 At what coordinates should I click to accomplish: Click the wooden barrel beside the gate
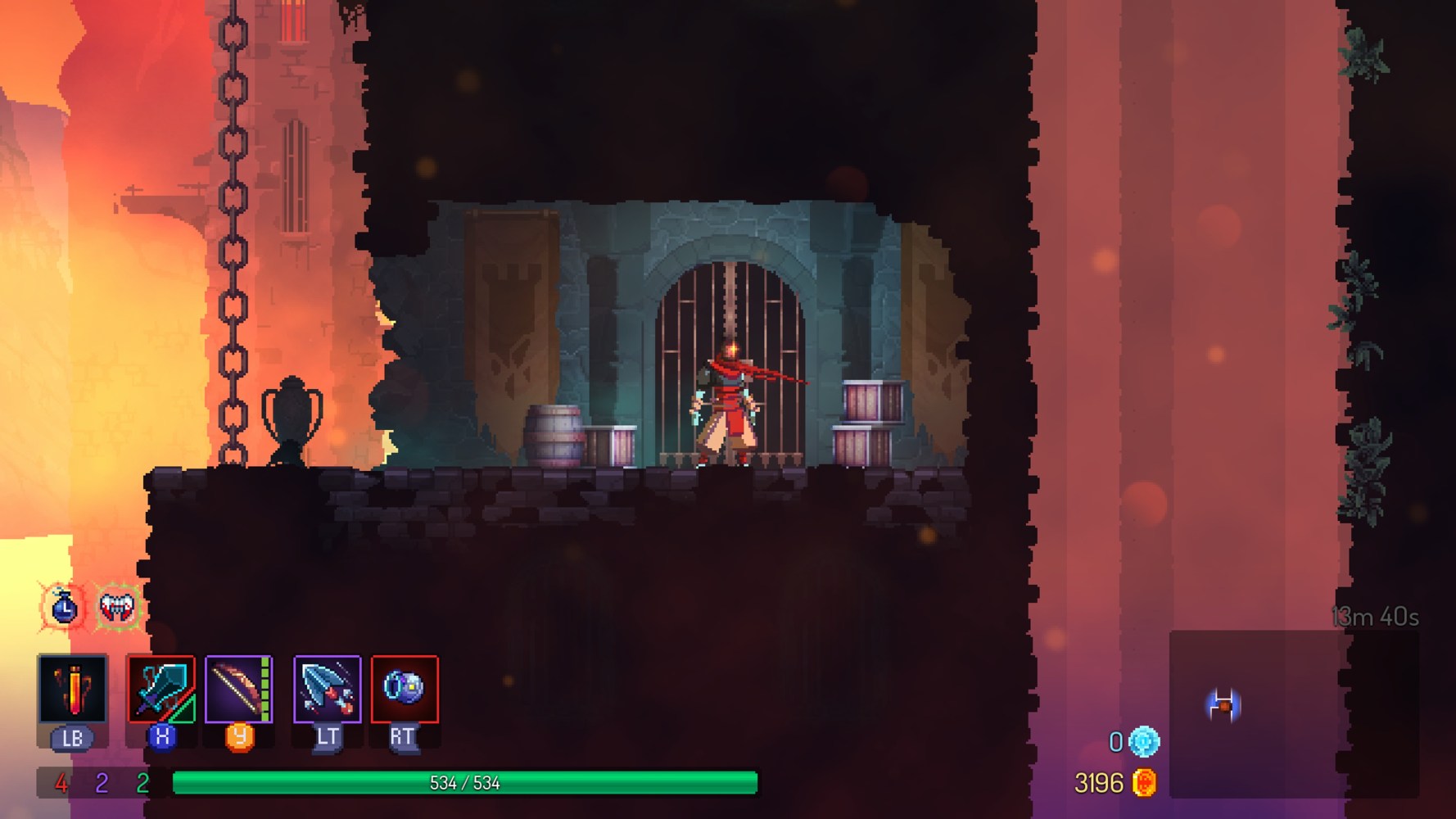point(555,434)
